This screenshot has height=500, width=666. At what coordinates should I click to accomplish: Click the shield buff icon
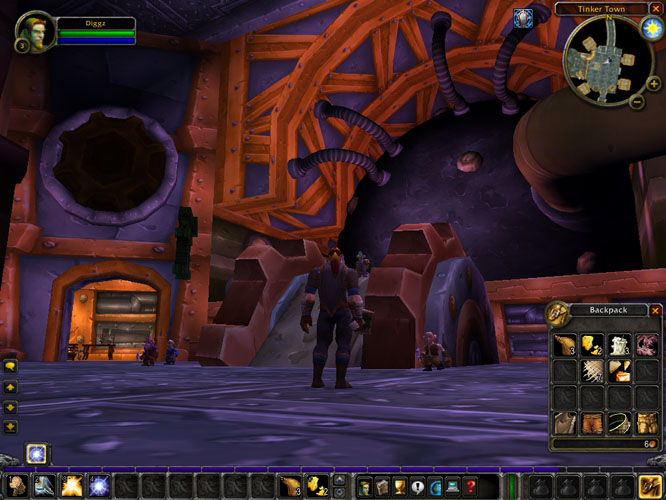(521, 17)
